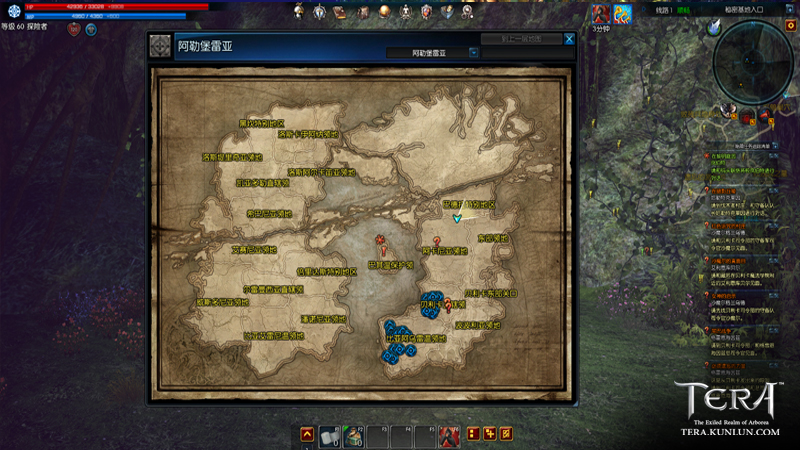Open the book icon in top menu

(x=340, y=12)
